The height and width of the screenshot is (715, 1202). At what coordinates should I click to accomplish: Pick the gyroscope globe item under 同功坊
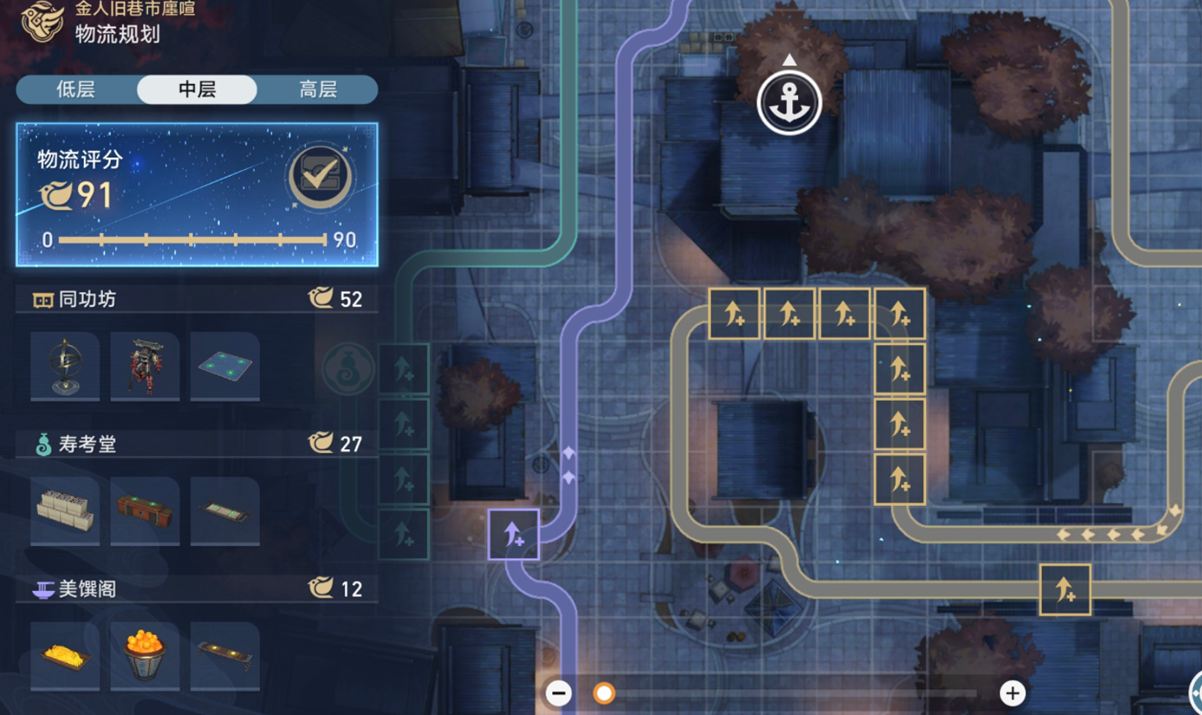click(65, 367)
